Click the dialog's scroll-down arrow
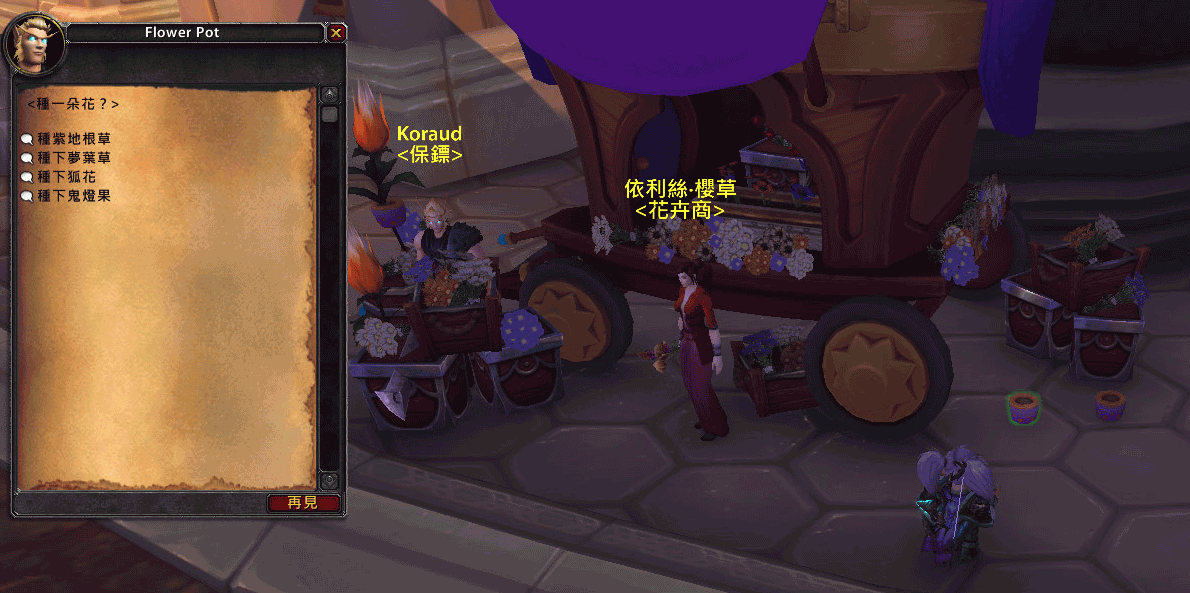Screen dimensions: 1190x593 (x=329, y=481)
